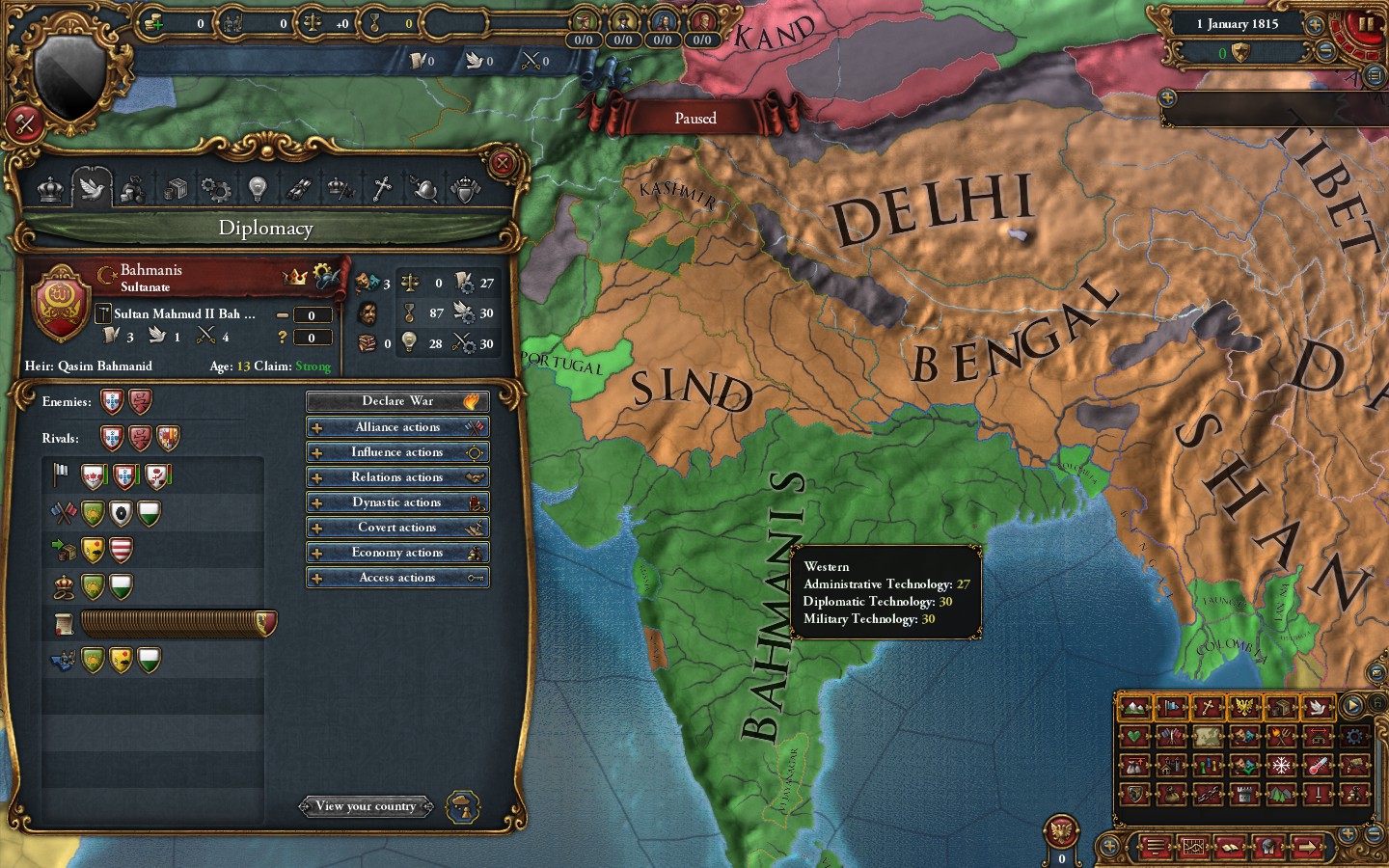The image size is (1389, 868).
Task: Expand the Alliance actions section
Action: 396,426
